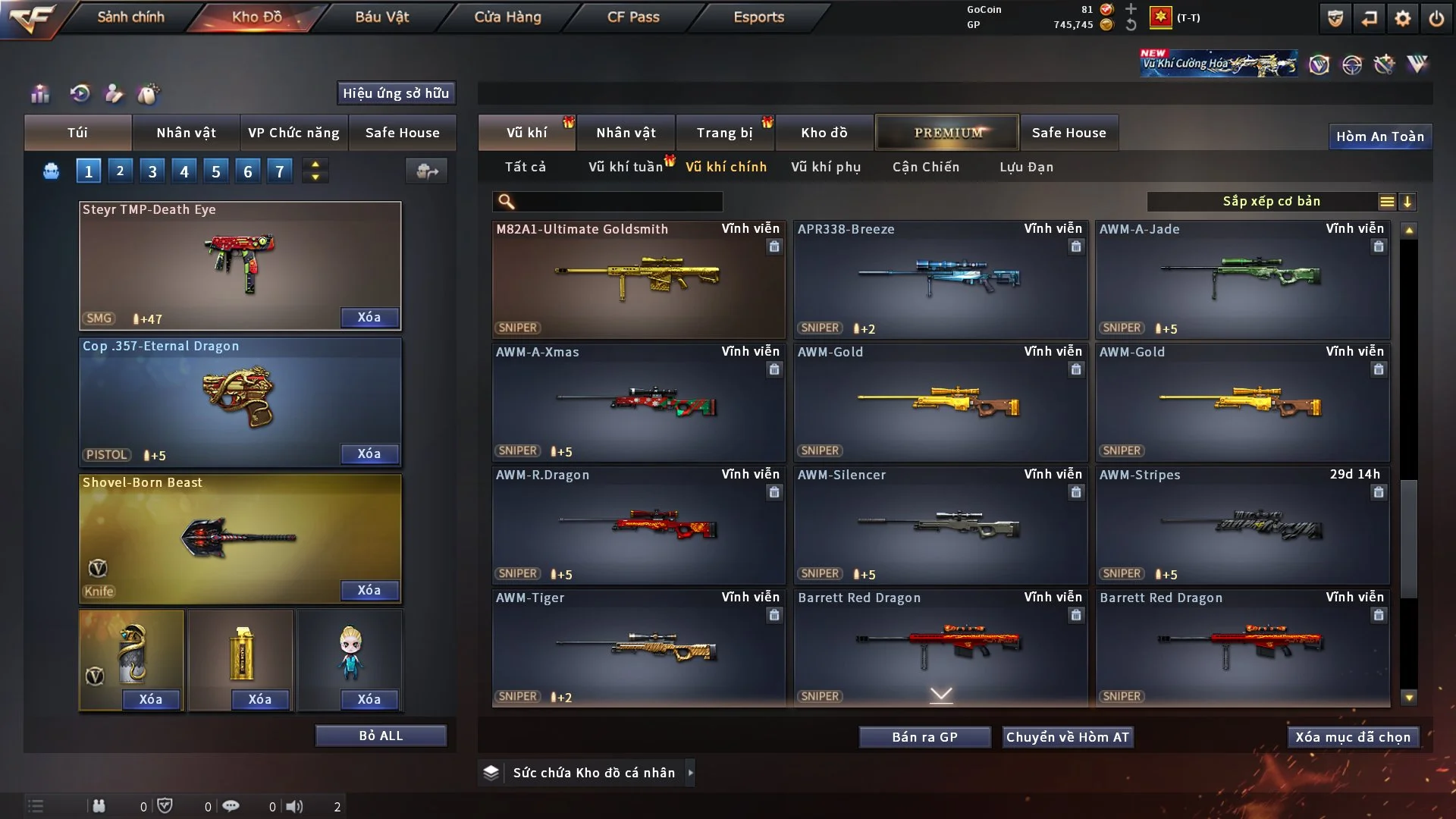Open the Sắp xếp cơ bản sort dropdown
The image size is (1456, 819).
point(1271,202)
